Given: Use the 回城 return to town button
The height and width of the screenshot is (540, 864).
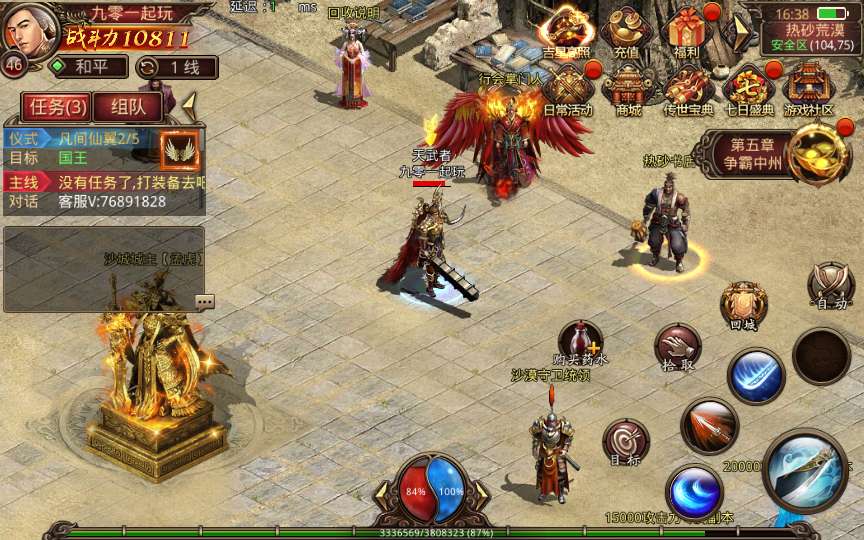Looking at the screenshot, I should (743, 306).
